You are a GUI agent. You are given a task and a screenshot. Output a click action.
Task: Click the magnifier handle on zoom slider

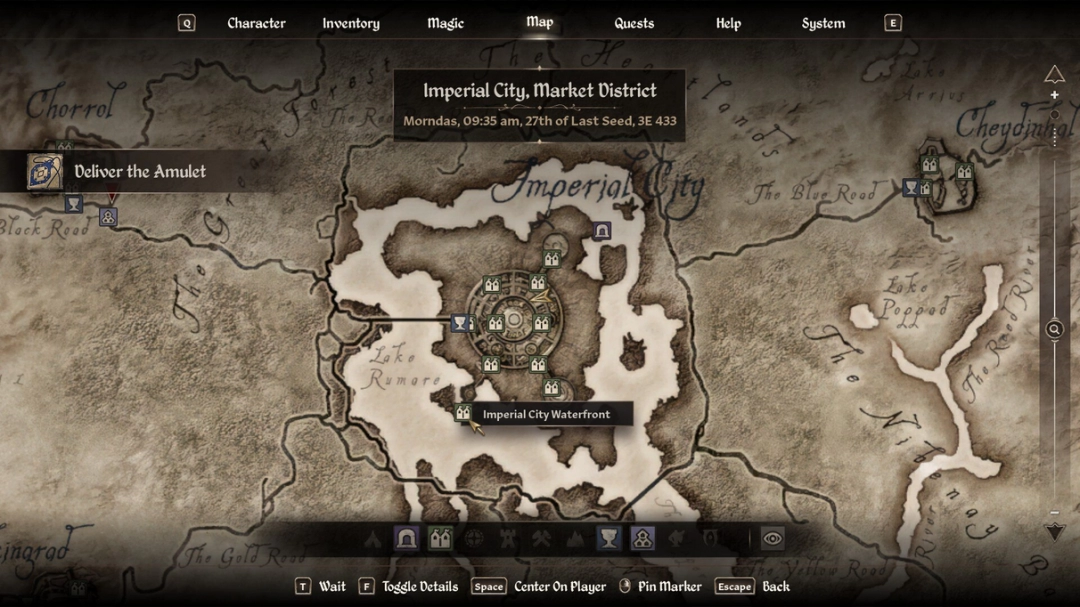[1054, 329]
